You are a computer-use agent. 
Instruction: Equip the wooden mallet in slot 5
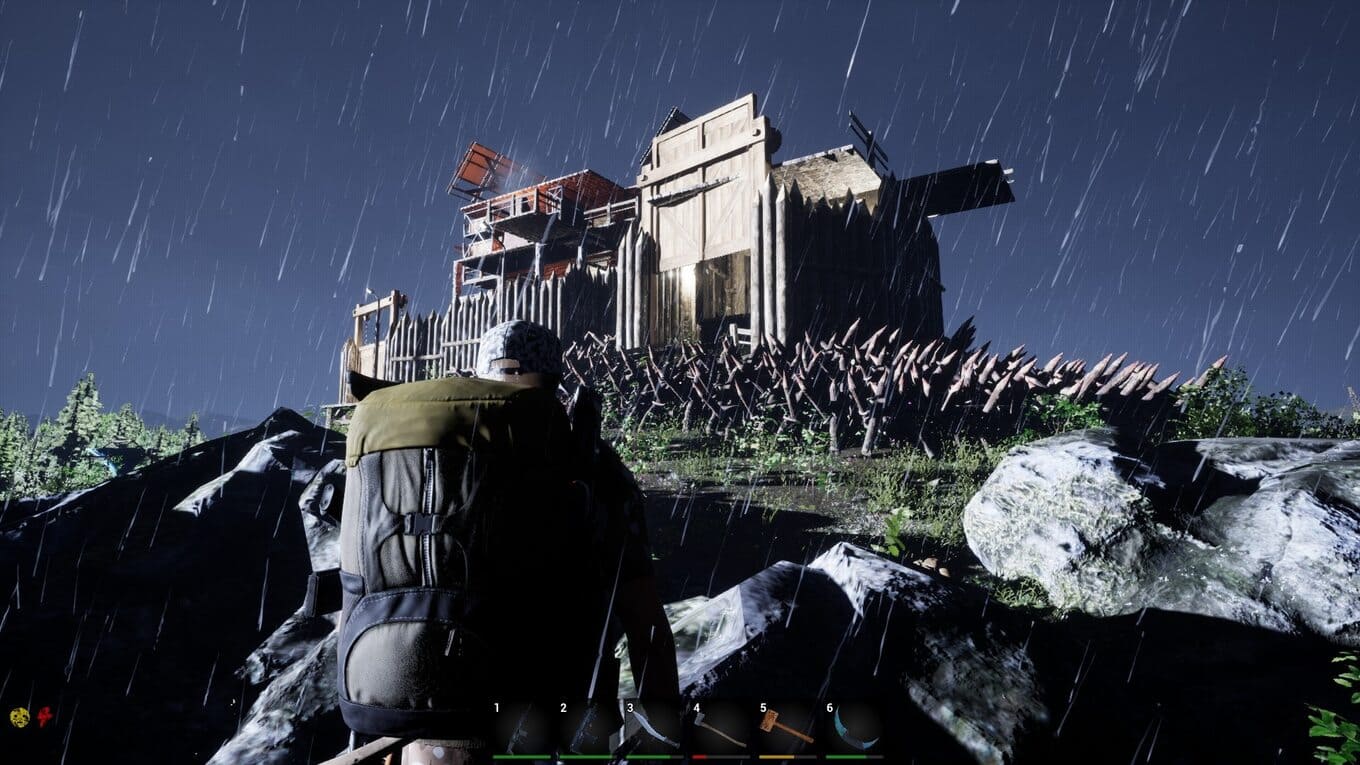click(786, 728)
